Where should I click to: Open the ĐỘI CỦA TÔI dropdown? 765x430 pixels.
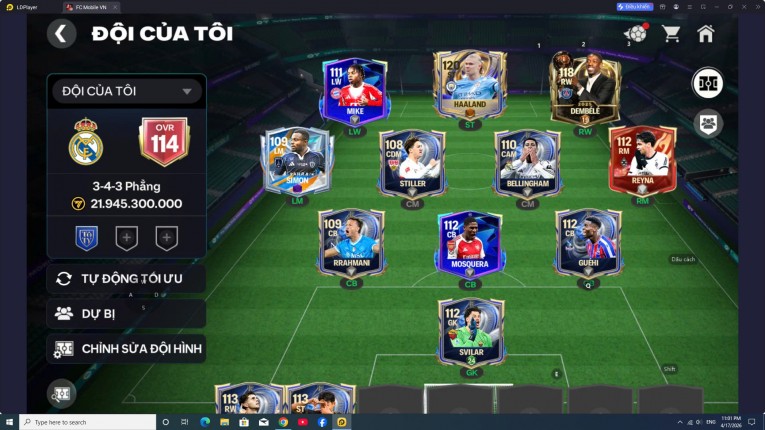(126, 91)
